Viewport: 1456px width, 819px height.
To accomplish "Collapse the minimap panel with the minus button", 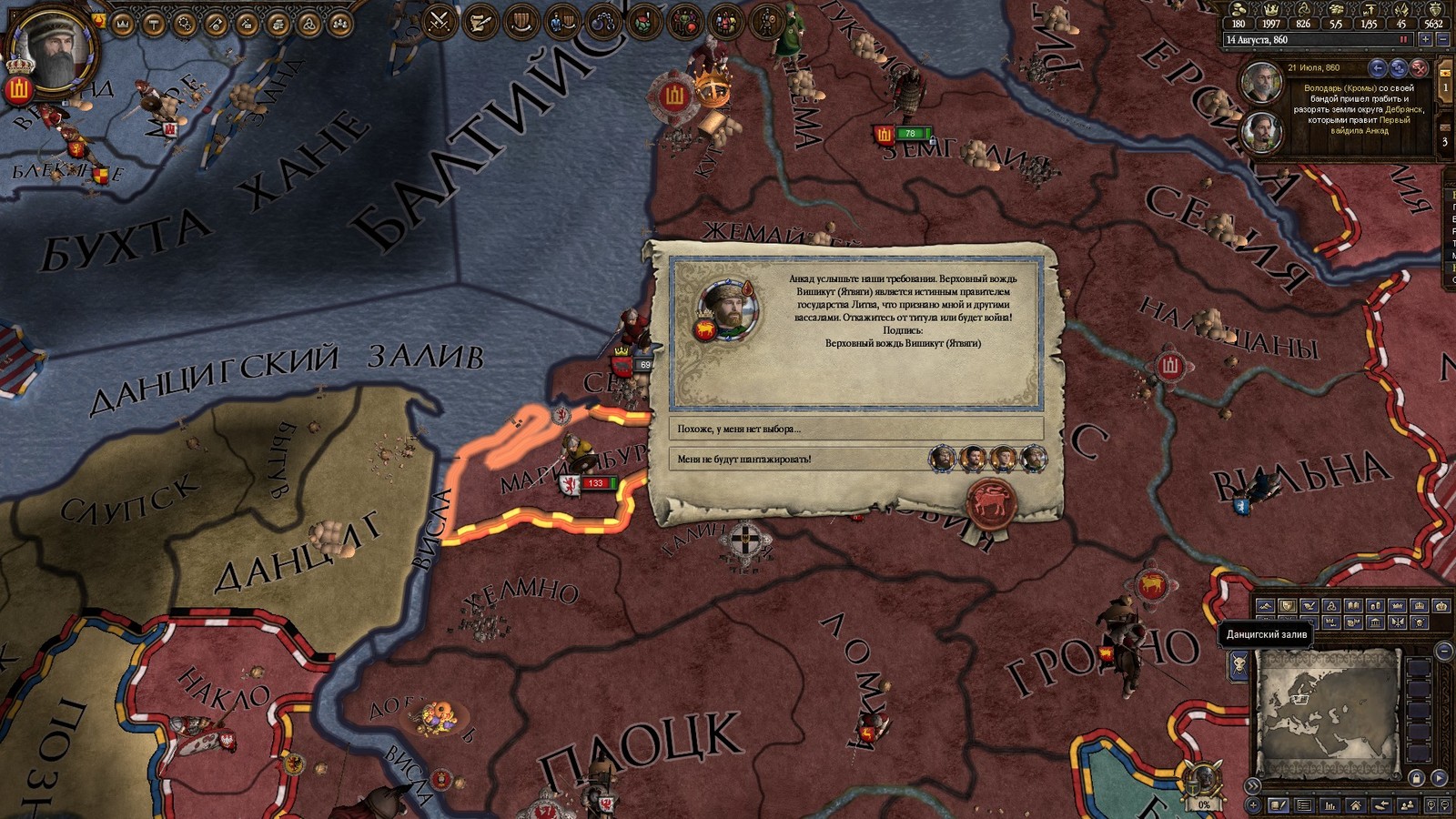I will tap(1444, 651).
